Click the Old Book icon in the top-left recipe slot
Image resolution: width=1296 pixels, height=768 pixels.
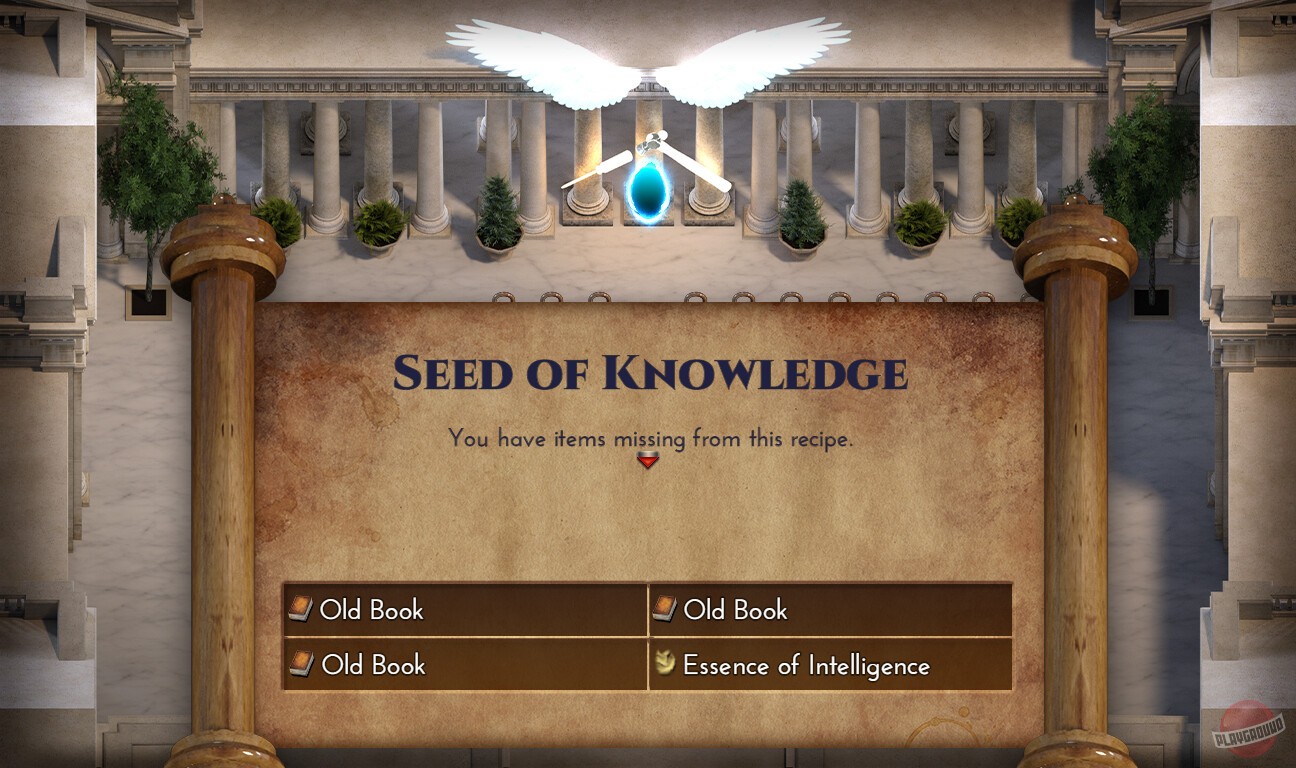(303, 609)
